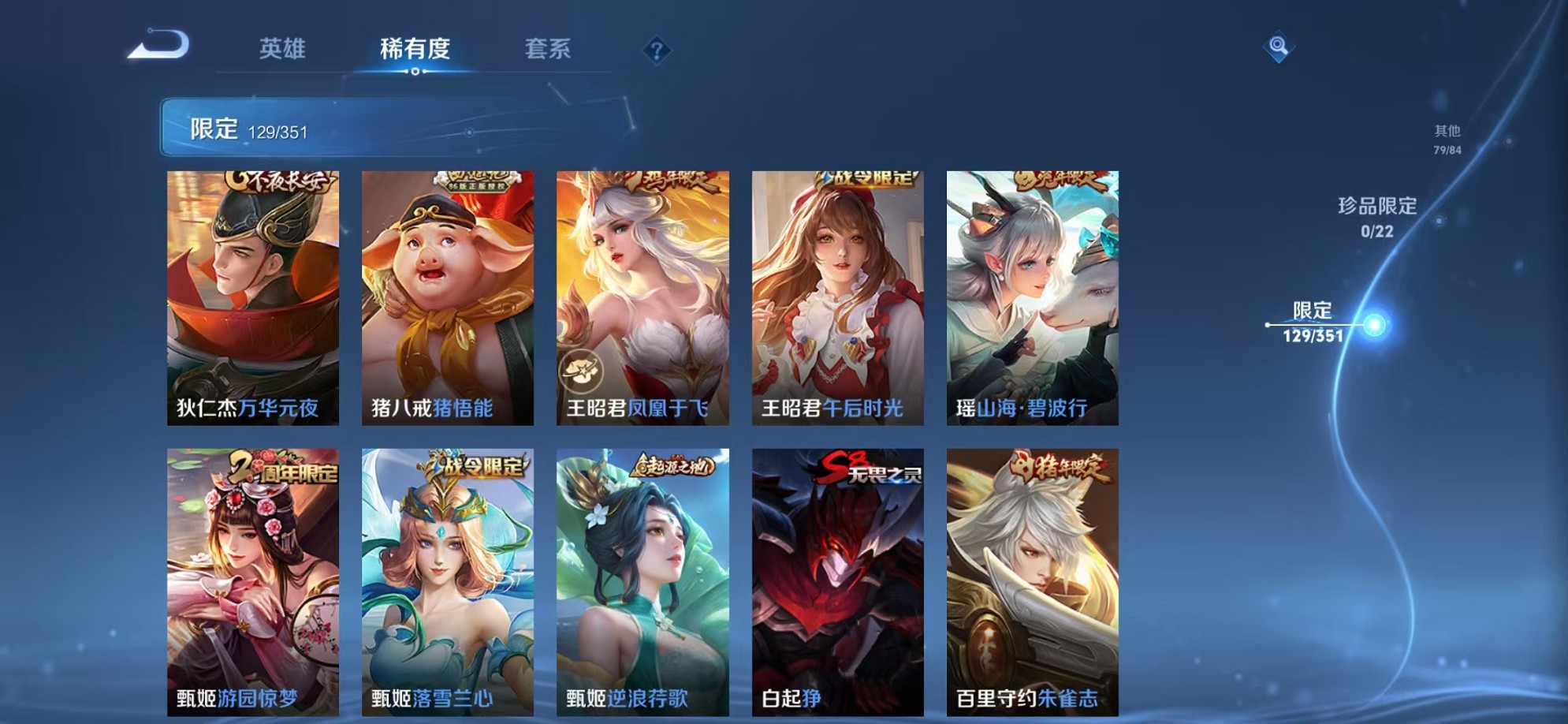Open the question mark help icon
This screenshot has width=1568, height=724.
coord(657,50)
